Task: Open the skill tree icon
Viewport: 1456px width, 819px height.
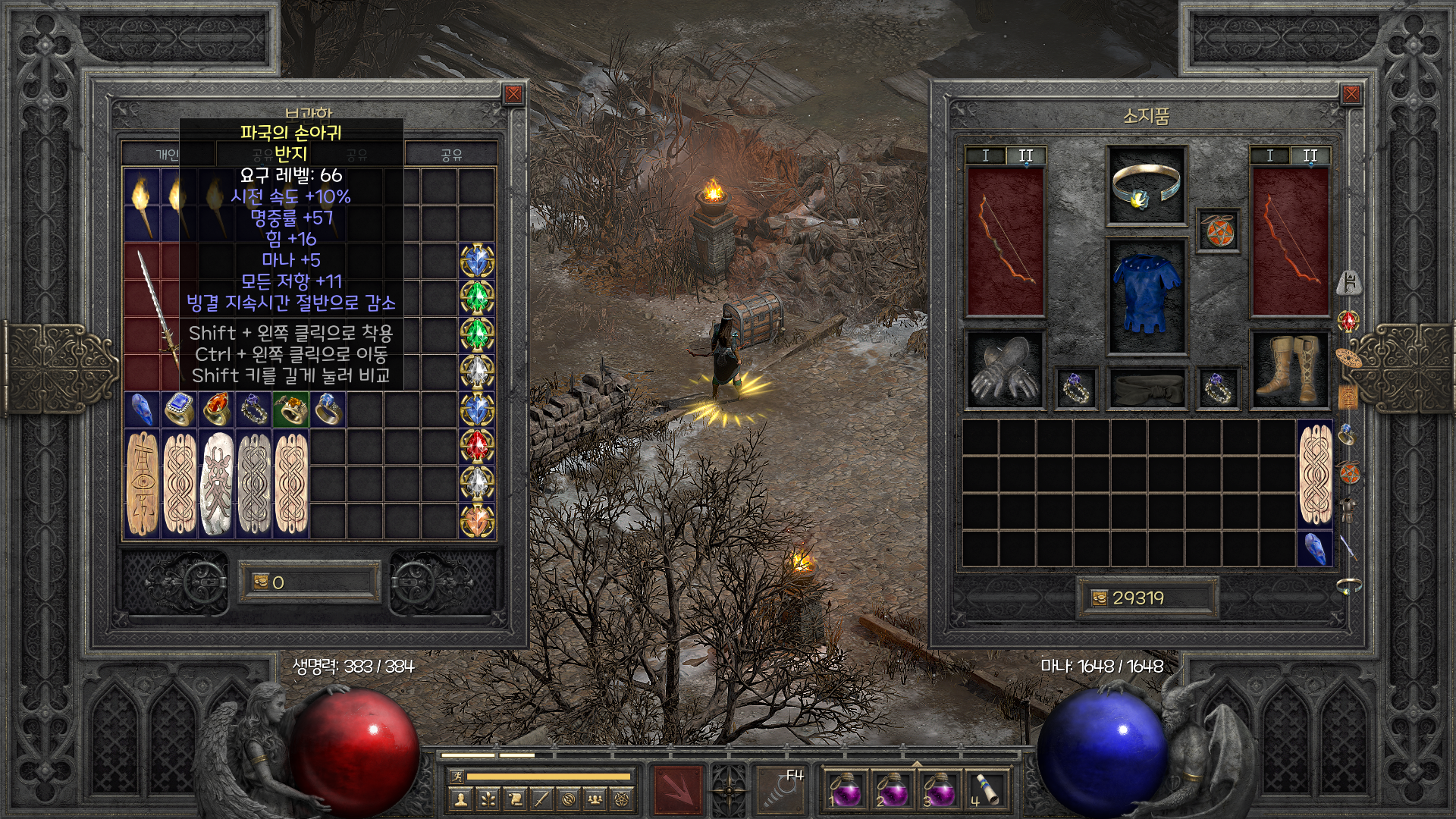Action: click(x=488, y=799)
